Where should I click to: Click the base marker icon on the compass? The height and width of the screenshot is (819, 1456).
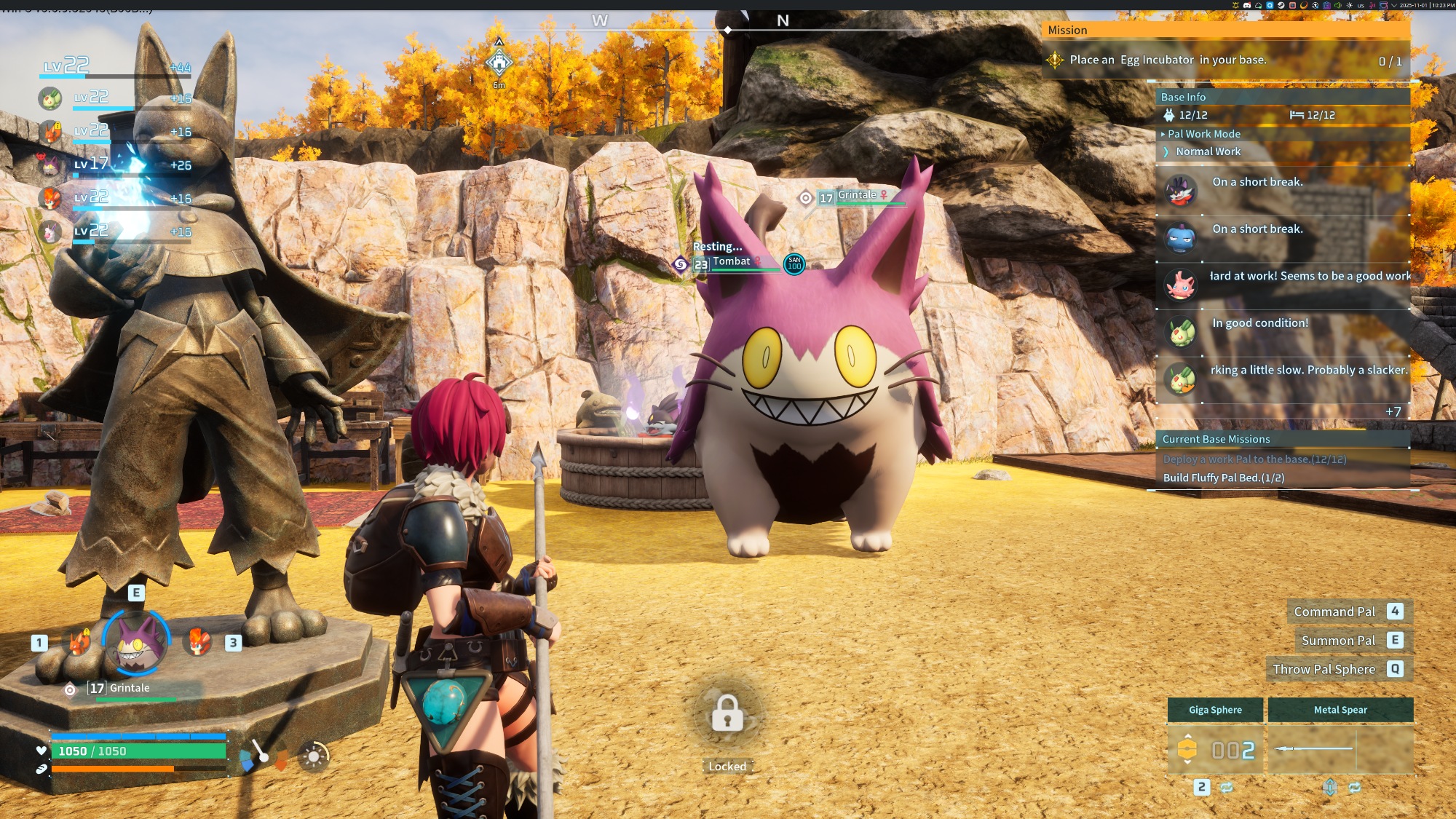(x=499, y=63)
